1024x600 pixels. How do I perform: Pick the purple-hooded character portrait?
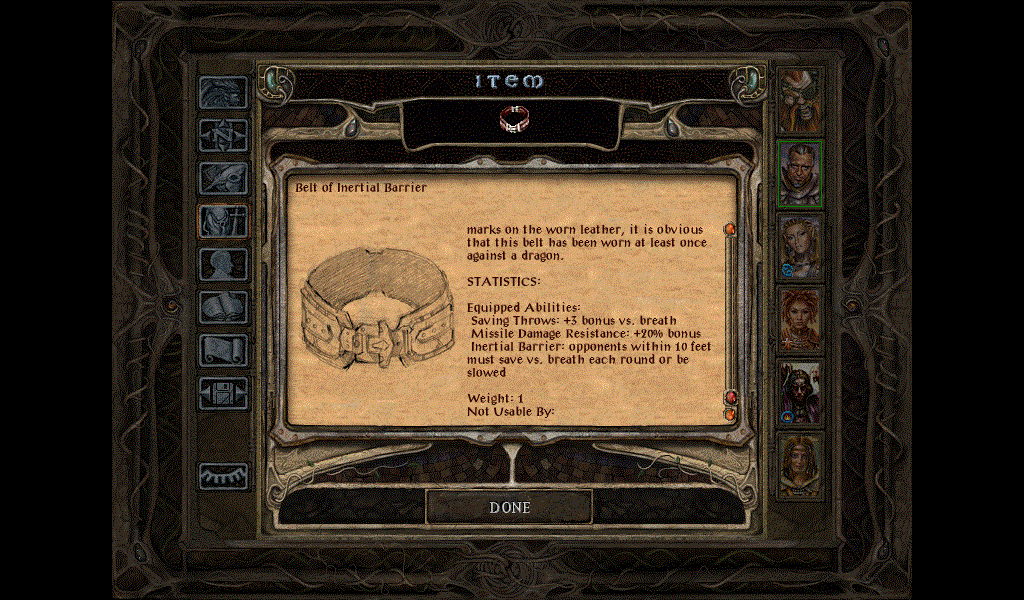click(x=800, y=392)
